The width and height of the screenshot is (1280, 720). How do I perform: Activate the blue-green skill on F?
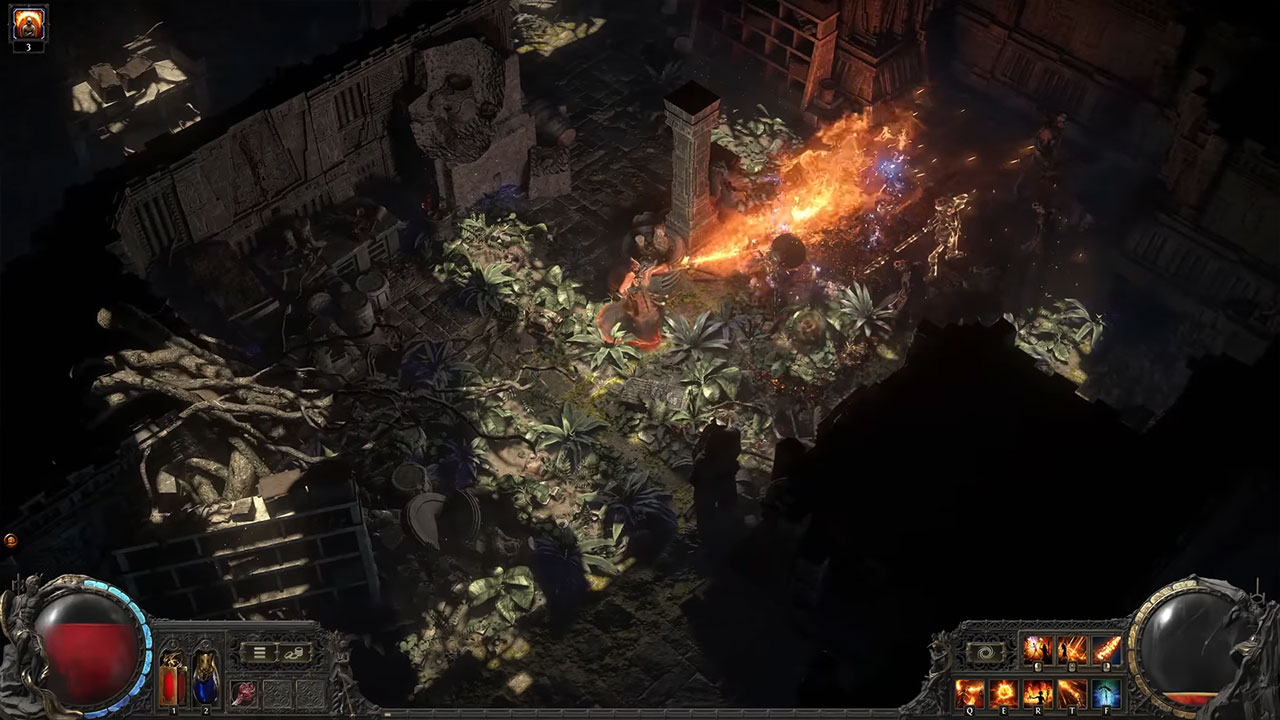click(x=1106, y=692)
